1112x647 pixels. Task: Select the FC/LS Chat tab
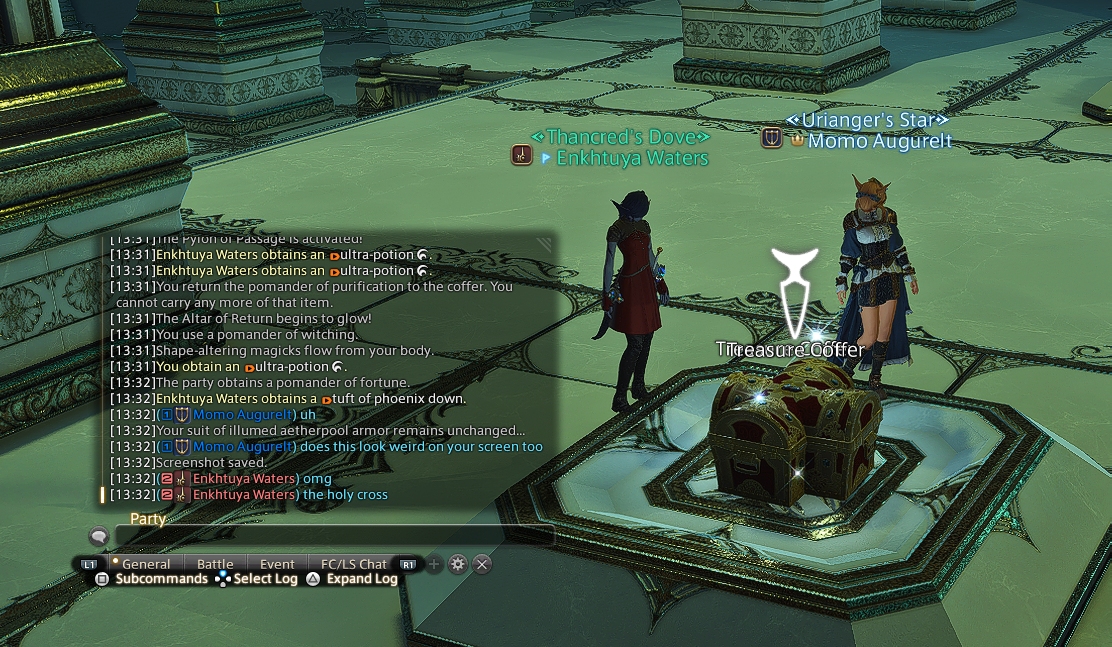pyautogui.click(x=353, y=564)
